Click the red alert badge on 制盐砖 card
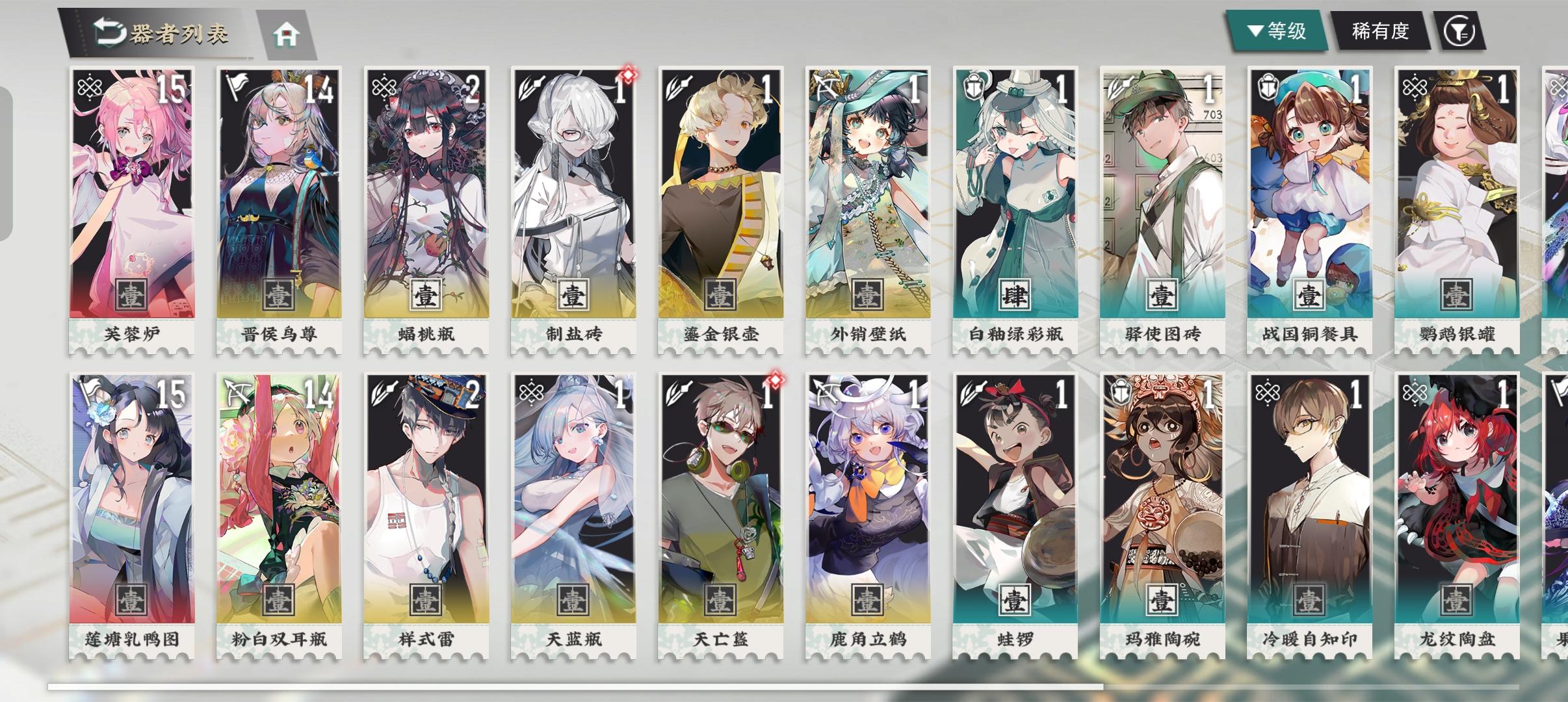This screenshot has width=1568, height=702. pos(627,75)
